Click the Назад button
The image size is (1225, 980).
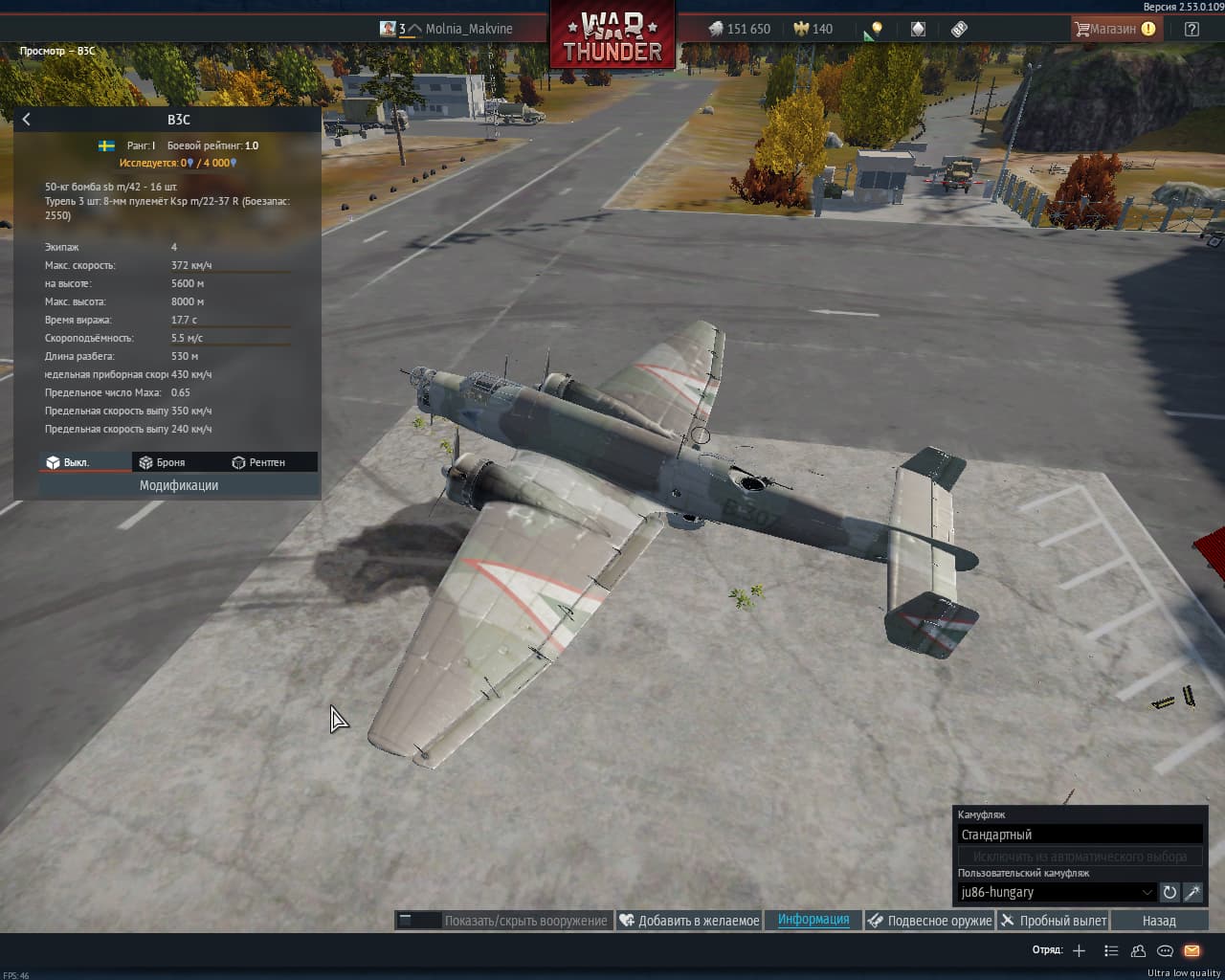pos(1159,921)
